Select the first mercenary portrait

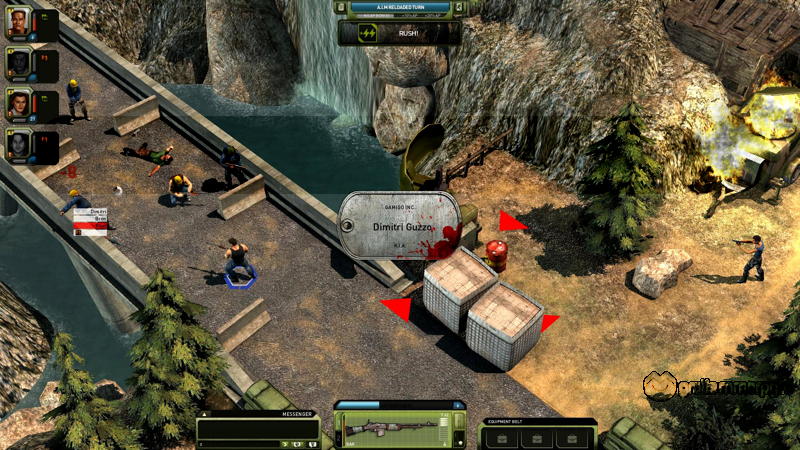click(x=18, y=24)
